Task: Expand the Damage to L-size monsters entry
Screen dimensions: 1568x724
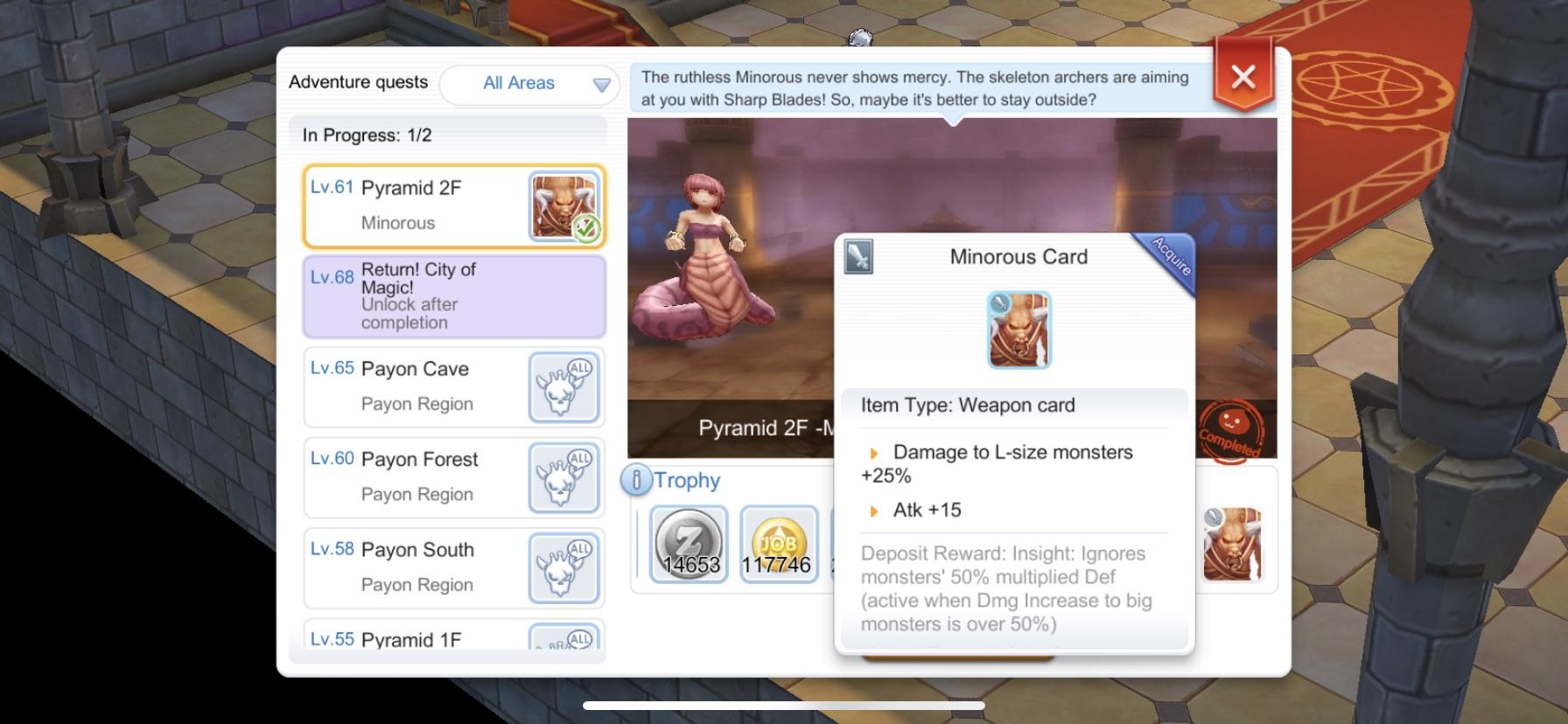Action: click(x=872, y=452)
